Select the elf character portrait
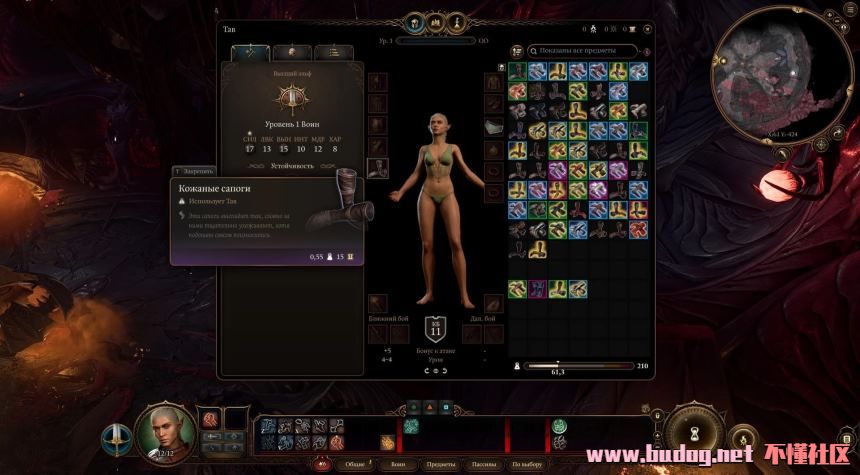 coord(164,432)
